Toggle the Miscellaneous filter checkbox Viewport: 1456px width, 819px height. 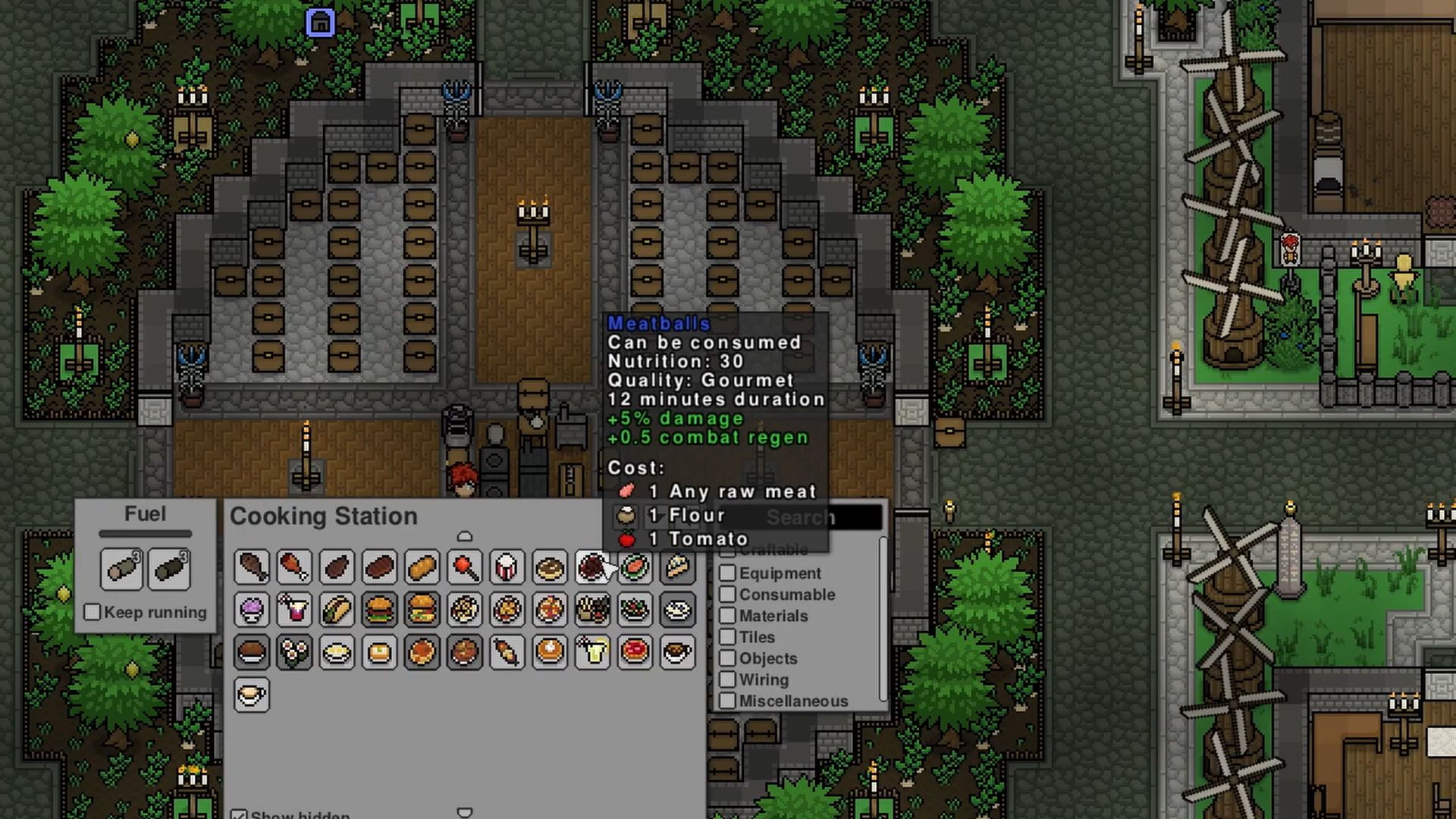coord(728,701)
